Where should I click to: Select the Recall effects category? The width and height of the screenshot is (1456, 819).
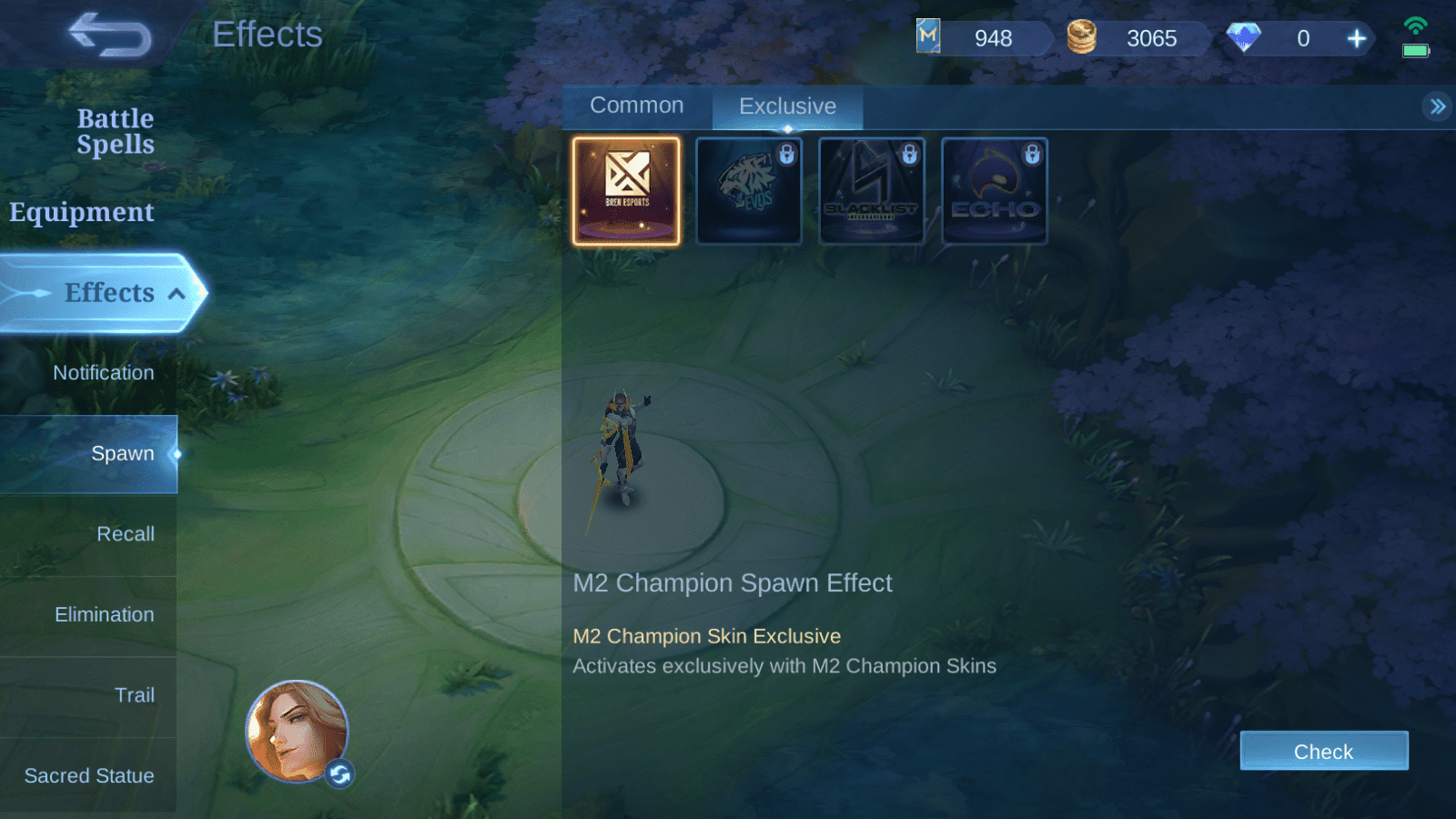click(x=126, y=534)
